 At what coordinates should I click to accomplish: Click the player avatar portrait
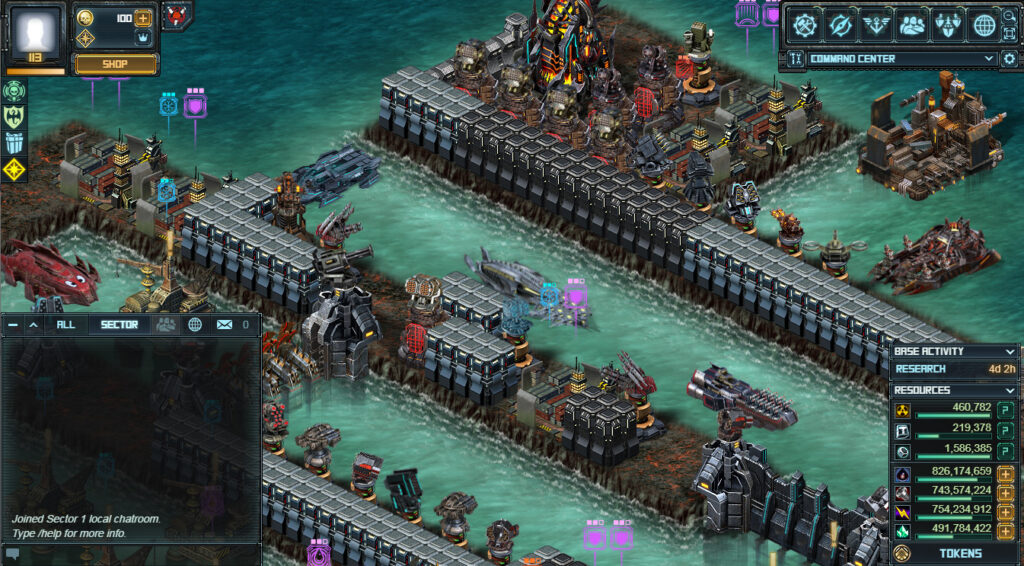pos(36,32)
